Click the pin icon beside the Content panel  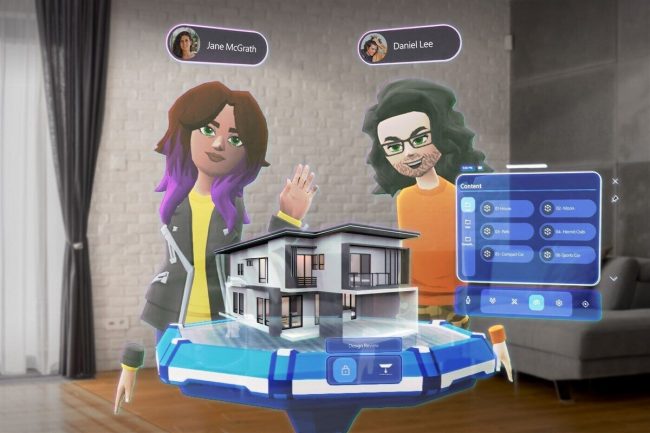[614, 198]
